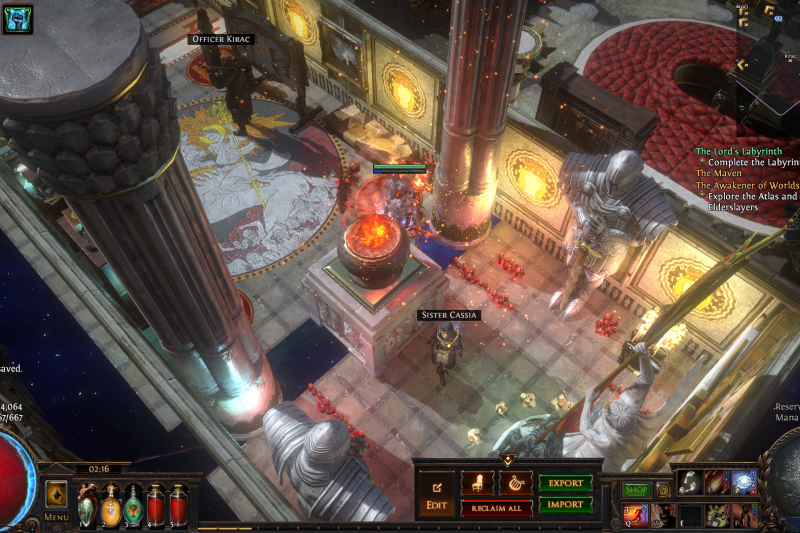The width and height of the screenshot is (800, 533).
Task: Open the green Shop button
Action: (x=636, y=490)
